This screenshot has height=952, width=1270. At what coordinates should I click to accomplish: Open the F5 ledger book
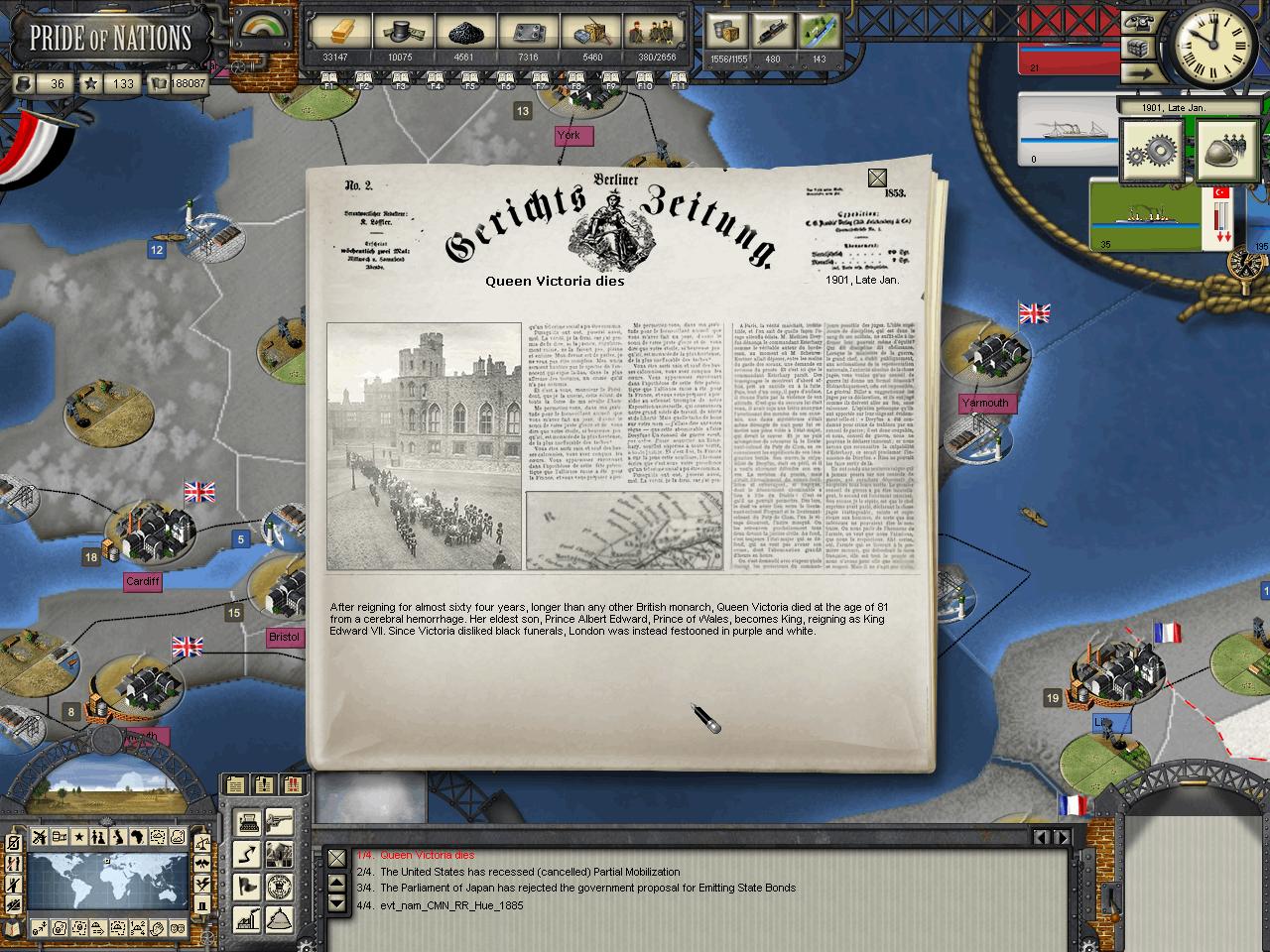470,80
